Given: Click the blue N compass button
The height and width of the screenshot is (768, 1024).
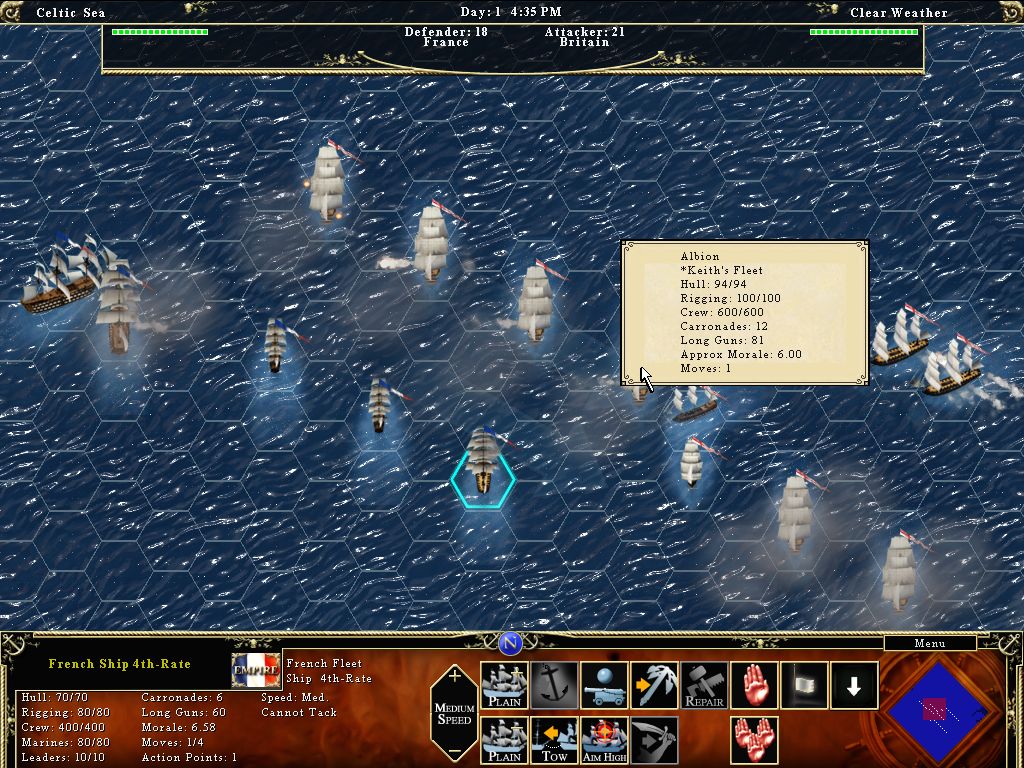Looking at the screenshot, I should point(511,643).
